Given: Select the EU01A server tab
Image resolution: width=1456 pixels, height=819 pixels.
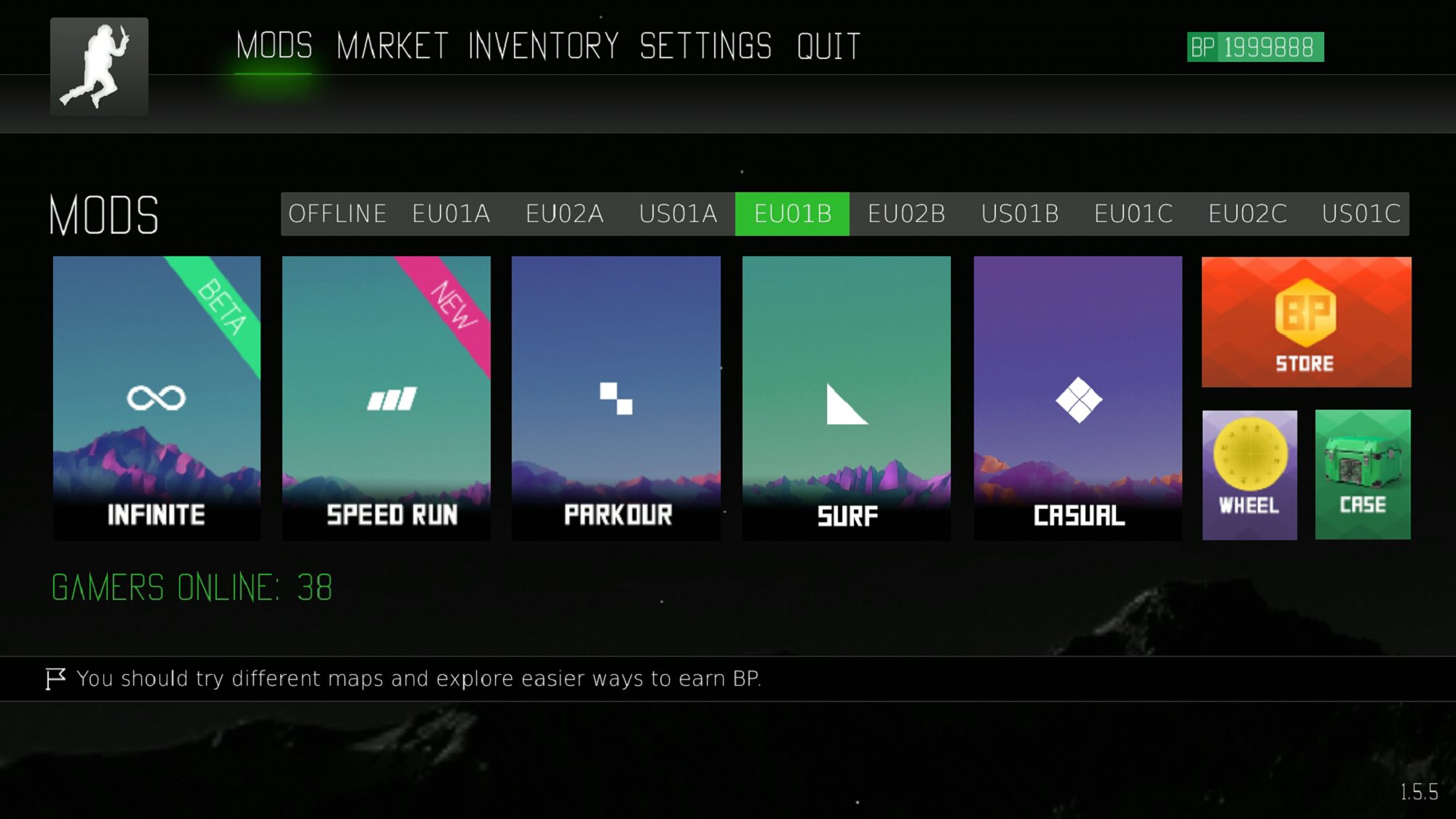Looking at the screenshot, I should (451, 214).
